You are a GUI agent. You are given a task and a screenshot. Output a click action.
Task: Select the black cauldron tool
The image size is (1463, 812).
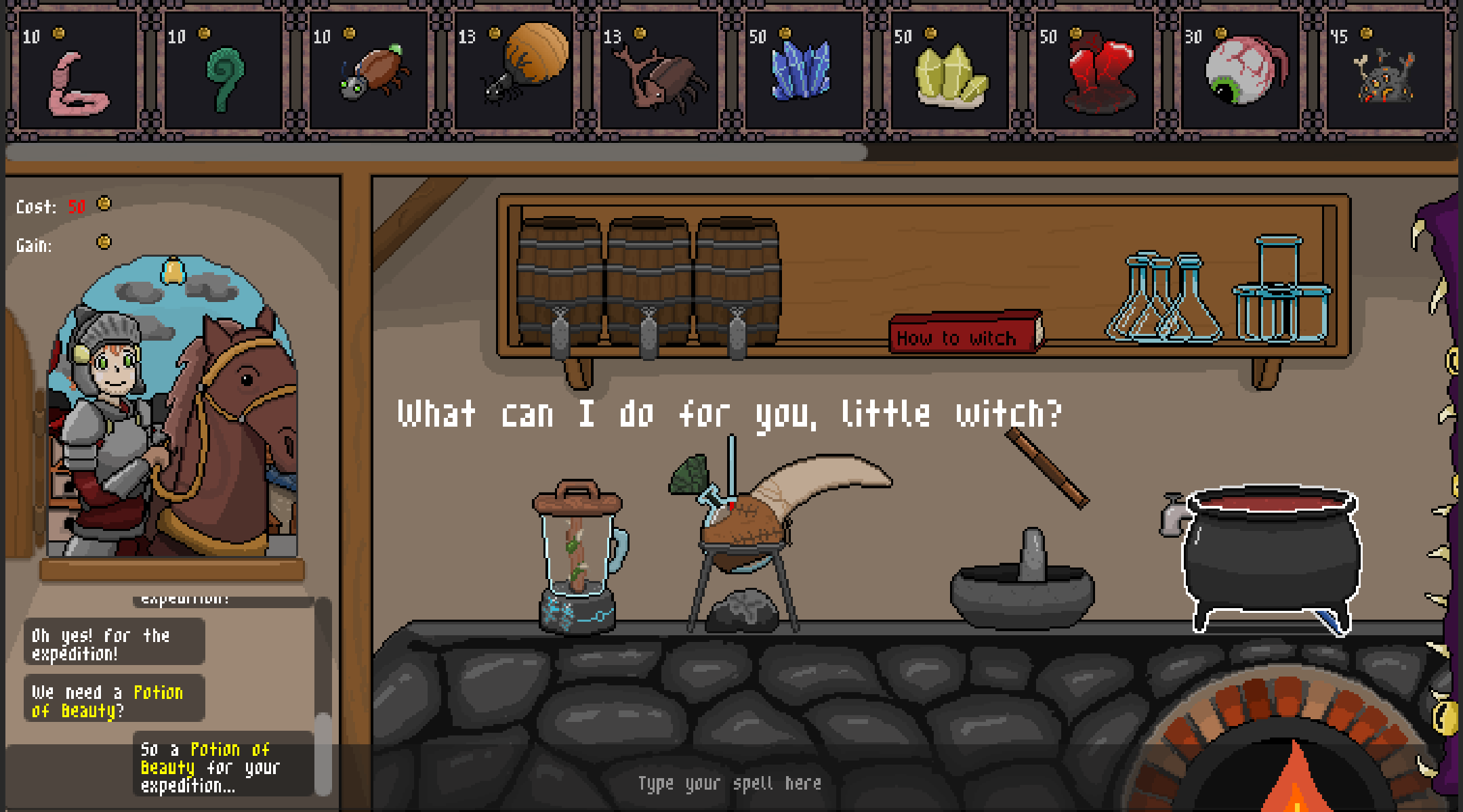coord(1271,555)
